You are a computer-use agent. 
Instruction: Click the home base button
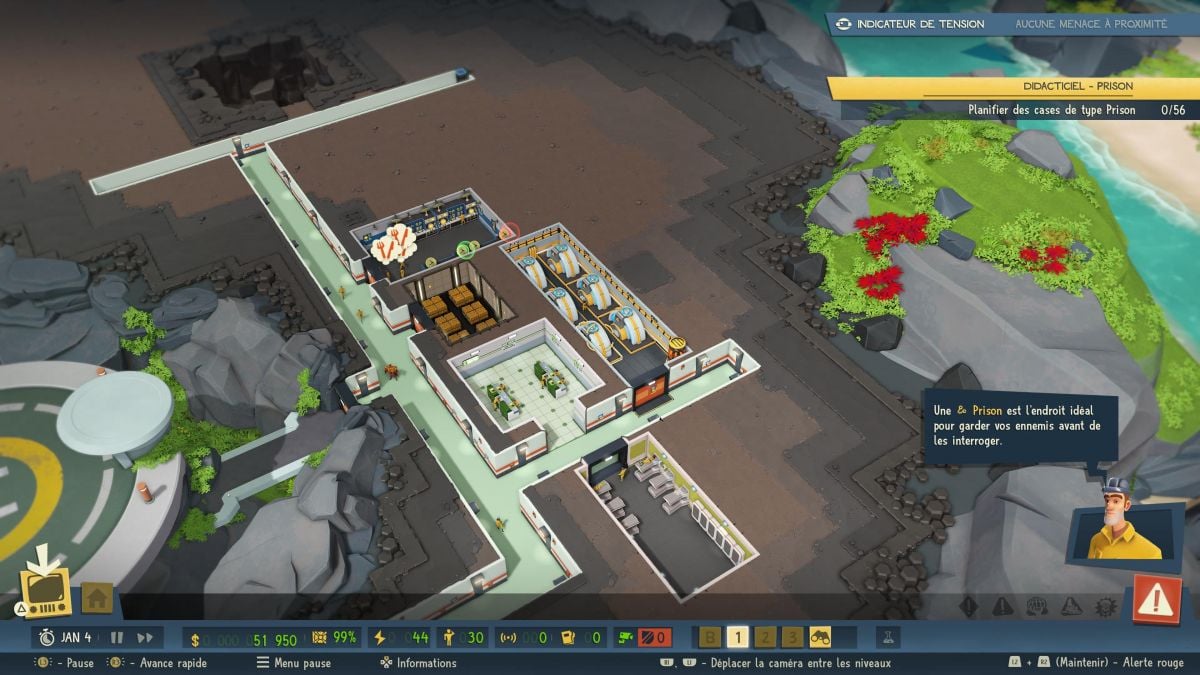pos(96,598)
